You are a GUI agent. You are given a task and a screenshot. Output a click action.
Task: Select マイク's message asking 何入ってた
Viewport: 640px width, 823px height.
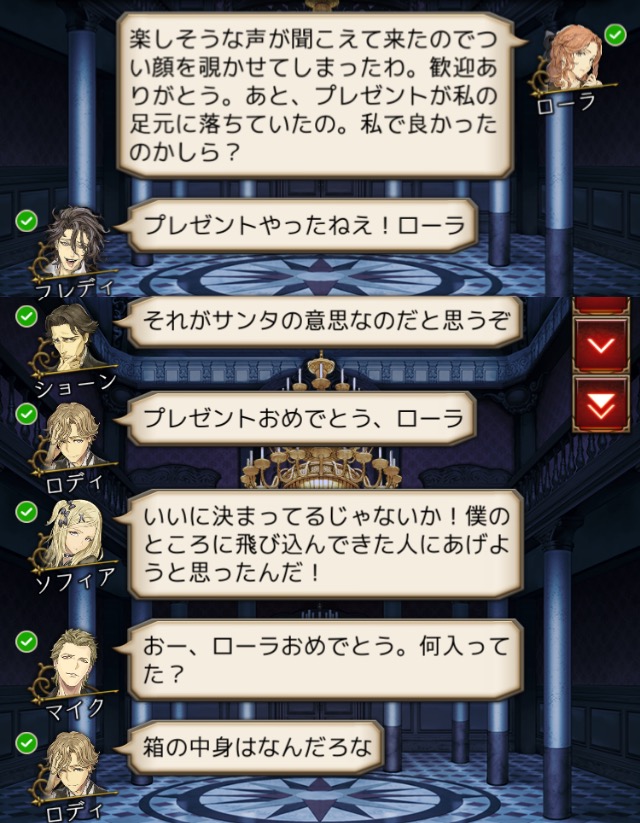click(324, 654)
